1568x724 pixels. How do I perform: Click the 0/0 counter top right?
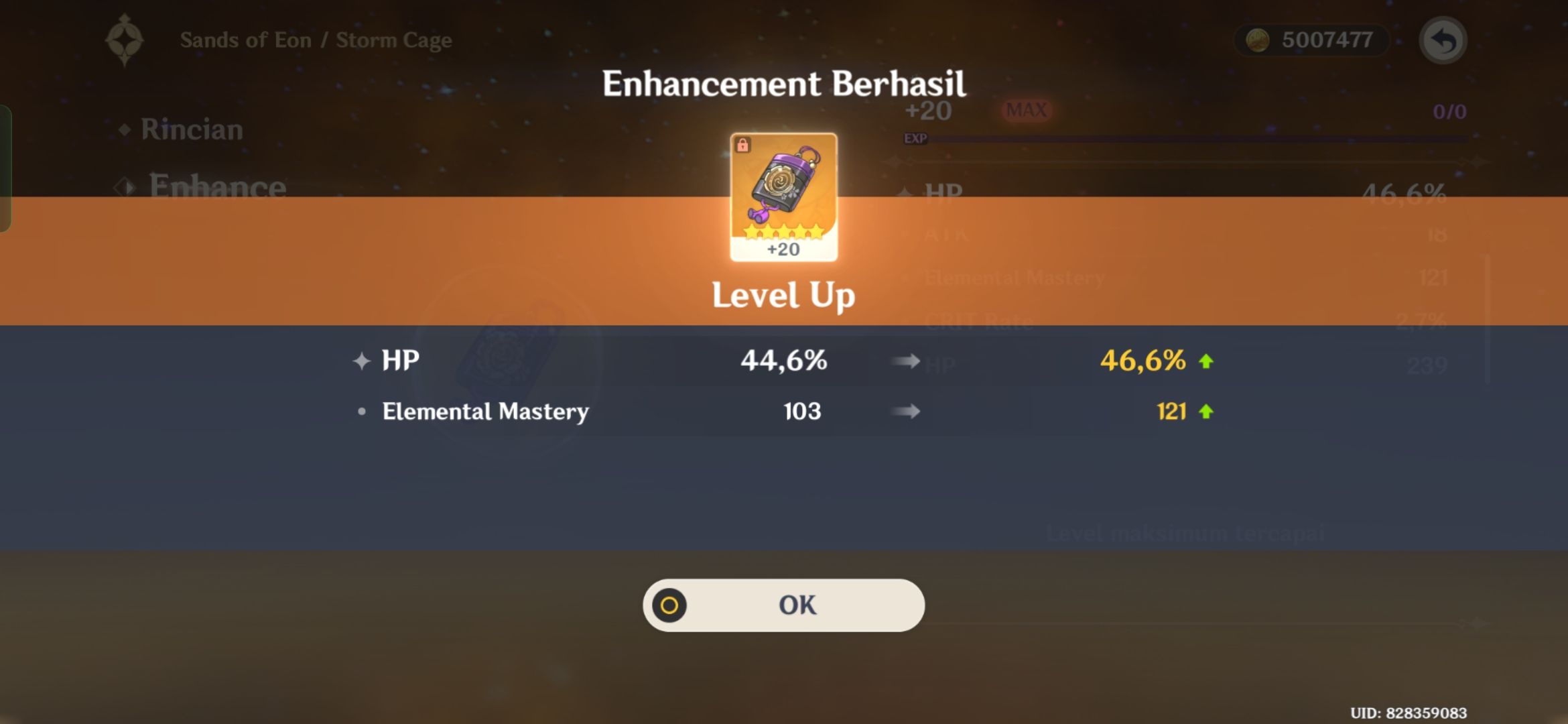click(x=1449, y=111)
